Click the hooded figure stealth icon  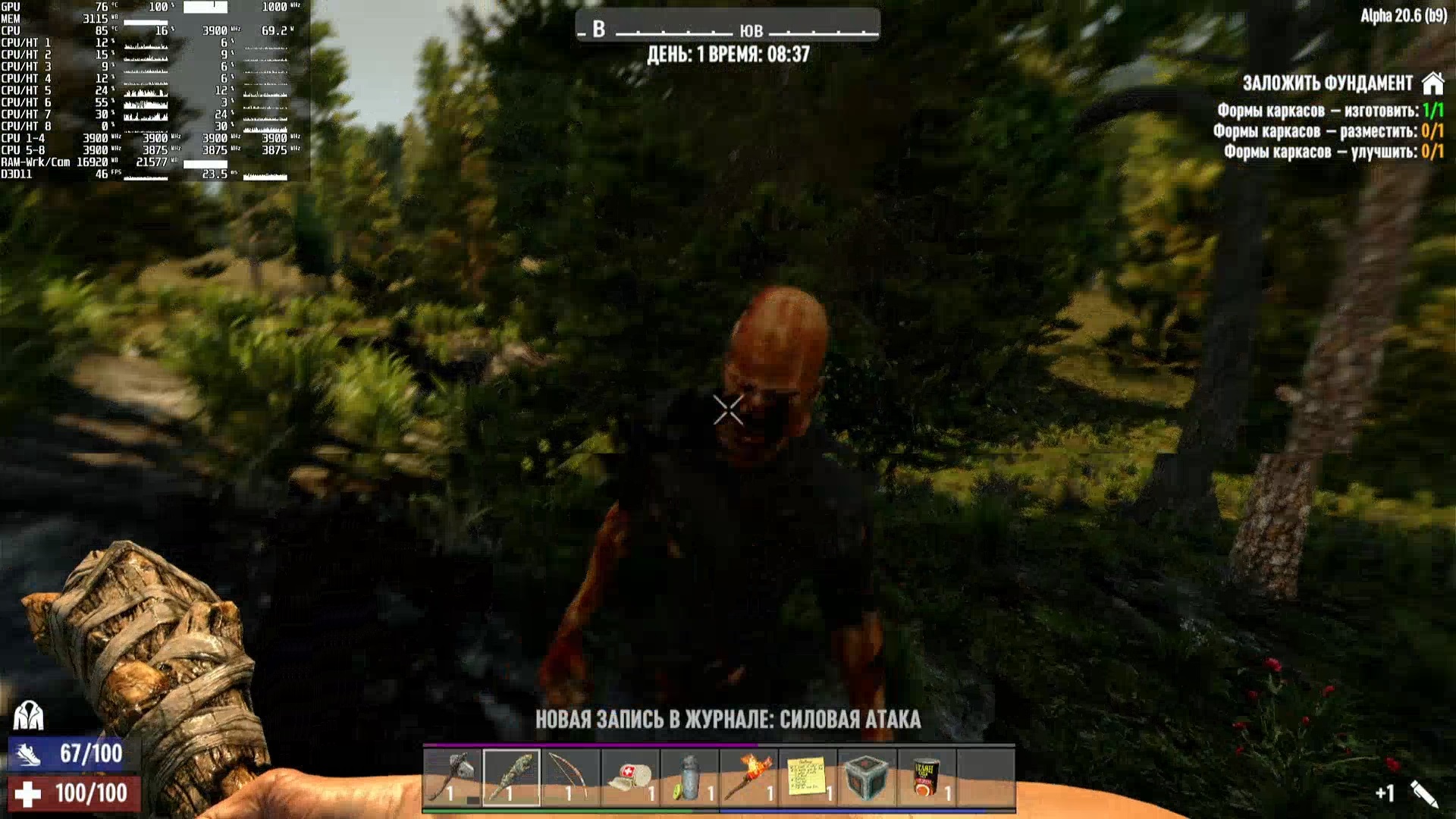[29, 715]
